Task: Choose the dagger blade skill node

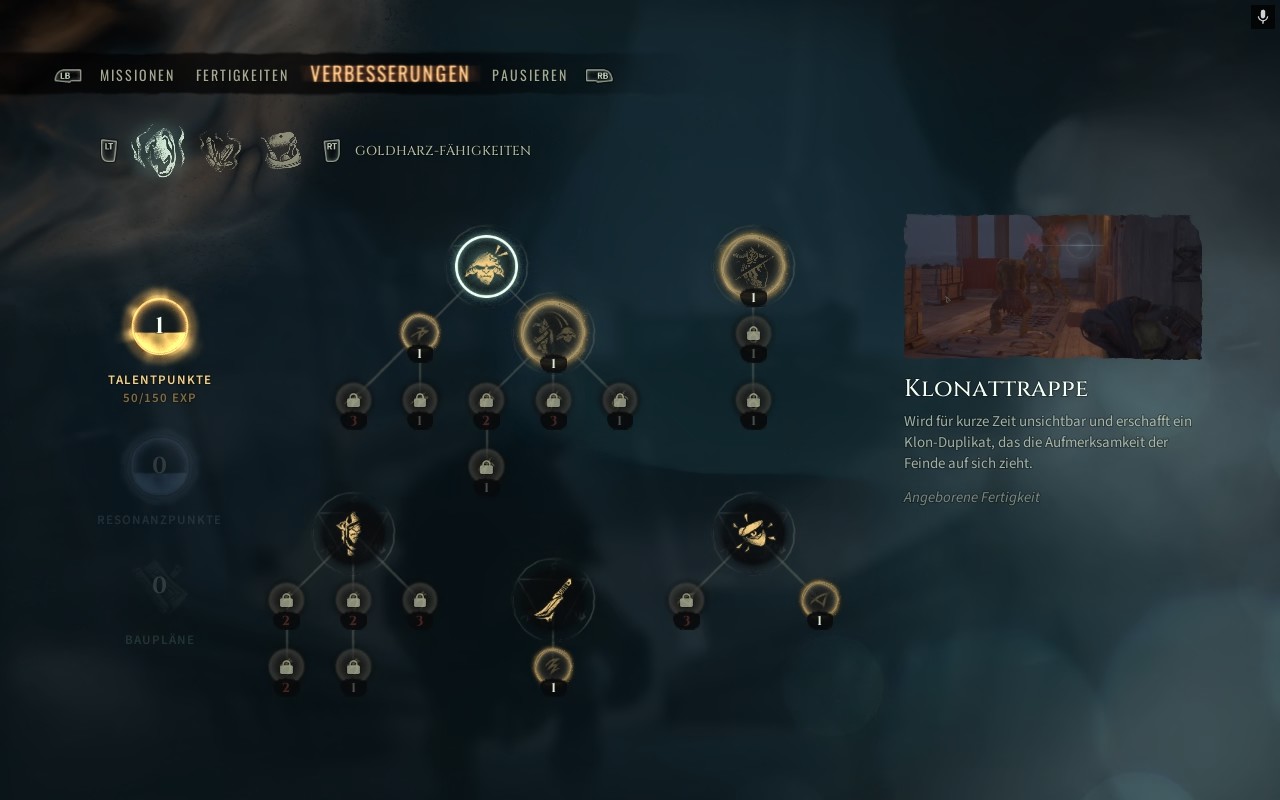Action: coord(553,599)
